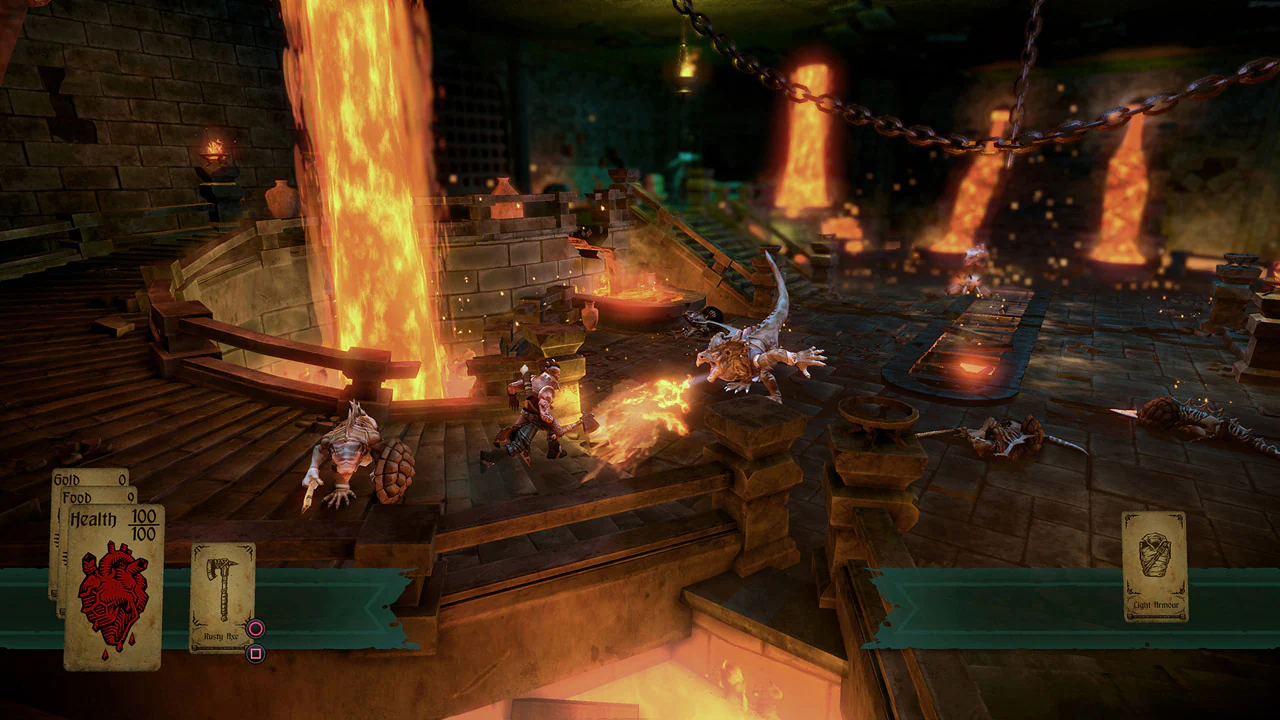Click the Rusty Axe name label
This screenshot has width=1280, height=720.
pos(221,636)
